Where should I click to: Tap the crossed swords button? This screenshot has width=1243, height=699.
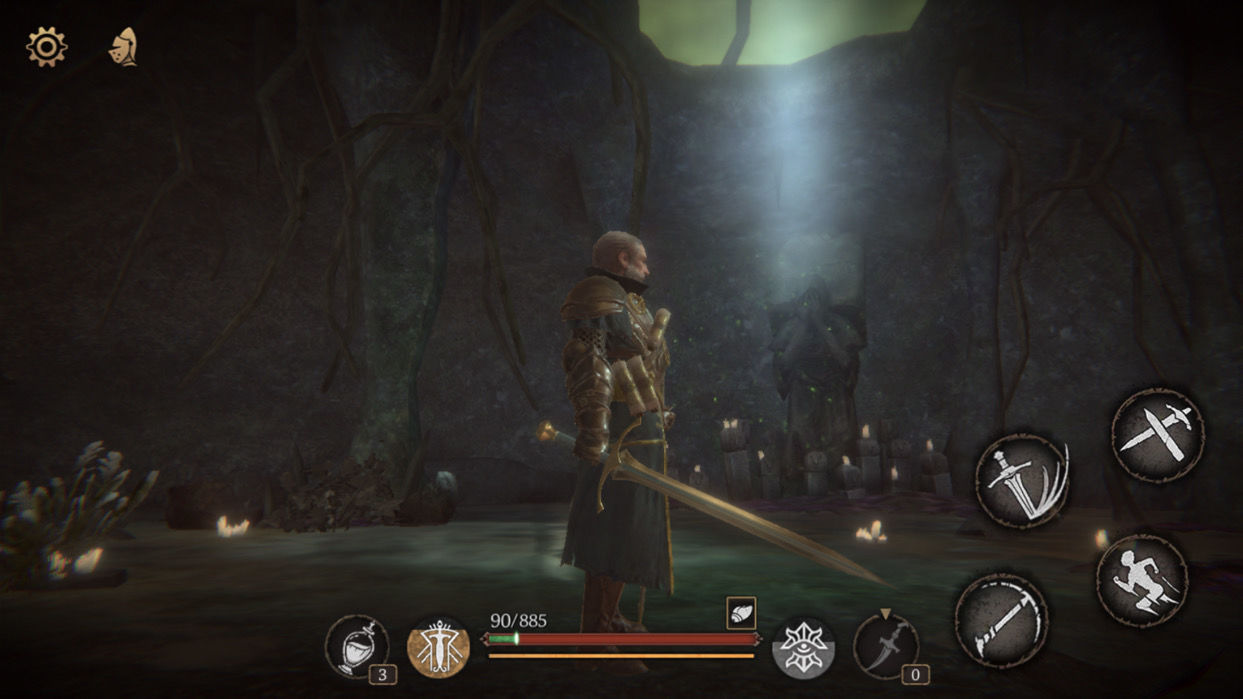tap(1157, 434)
